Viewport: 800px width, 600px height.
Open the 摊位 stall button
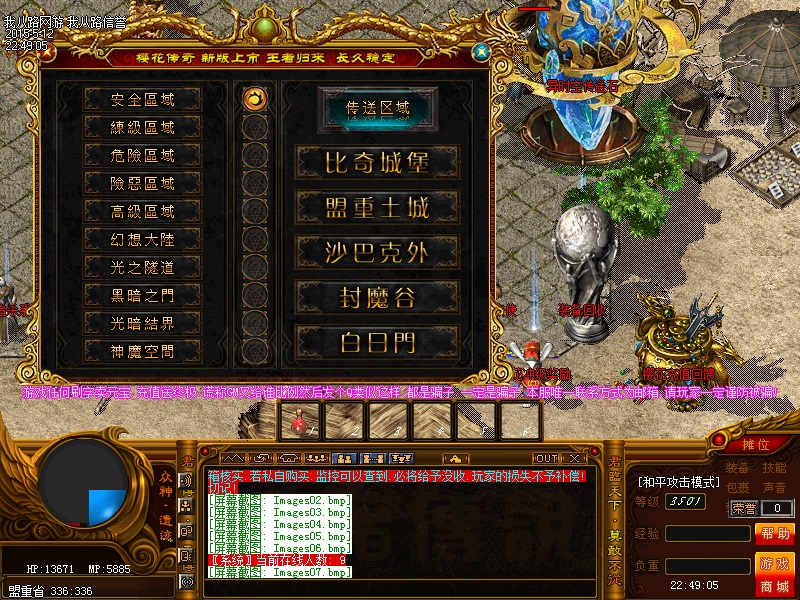755,444
